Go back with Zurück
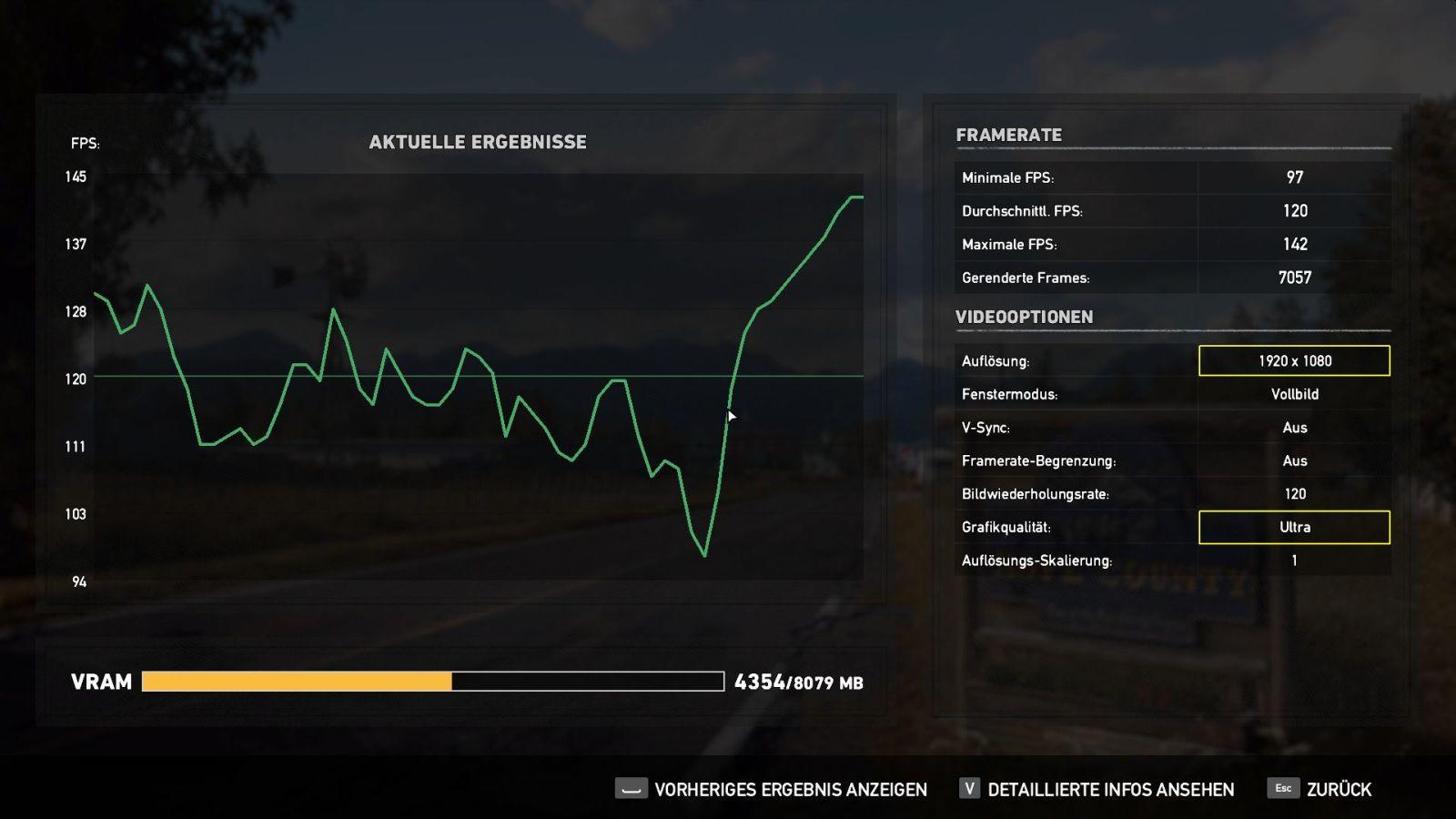The image size is (1456, 819). (1320, 789)
